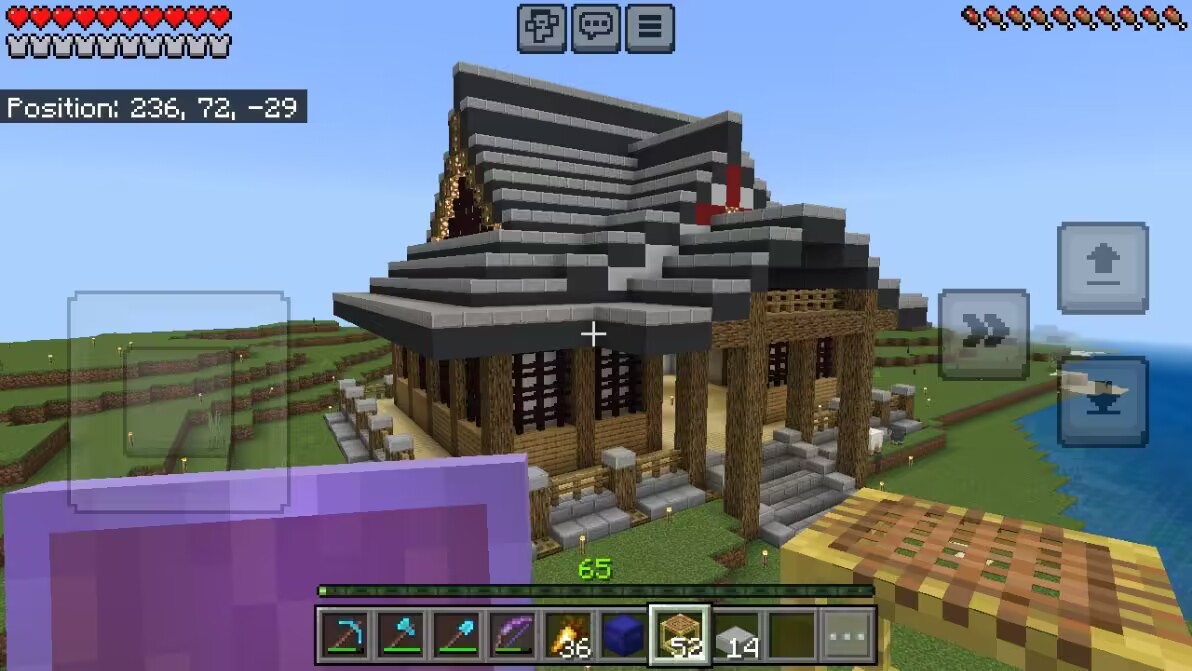Select the diamond axe hotbar slot
The width and height of the screenshot is (1192, 671).
pos(400,634)
